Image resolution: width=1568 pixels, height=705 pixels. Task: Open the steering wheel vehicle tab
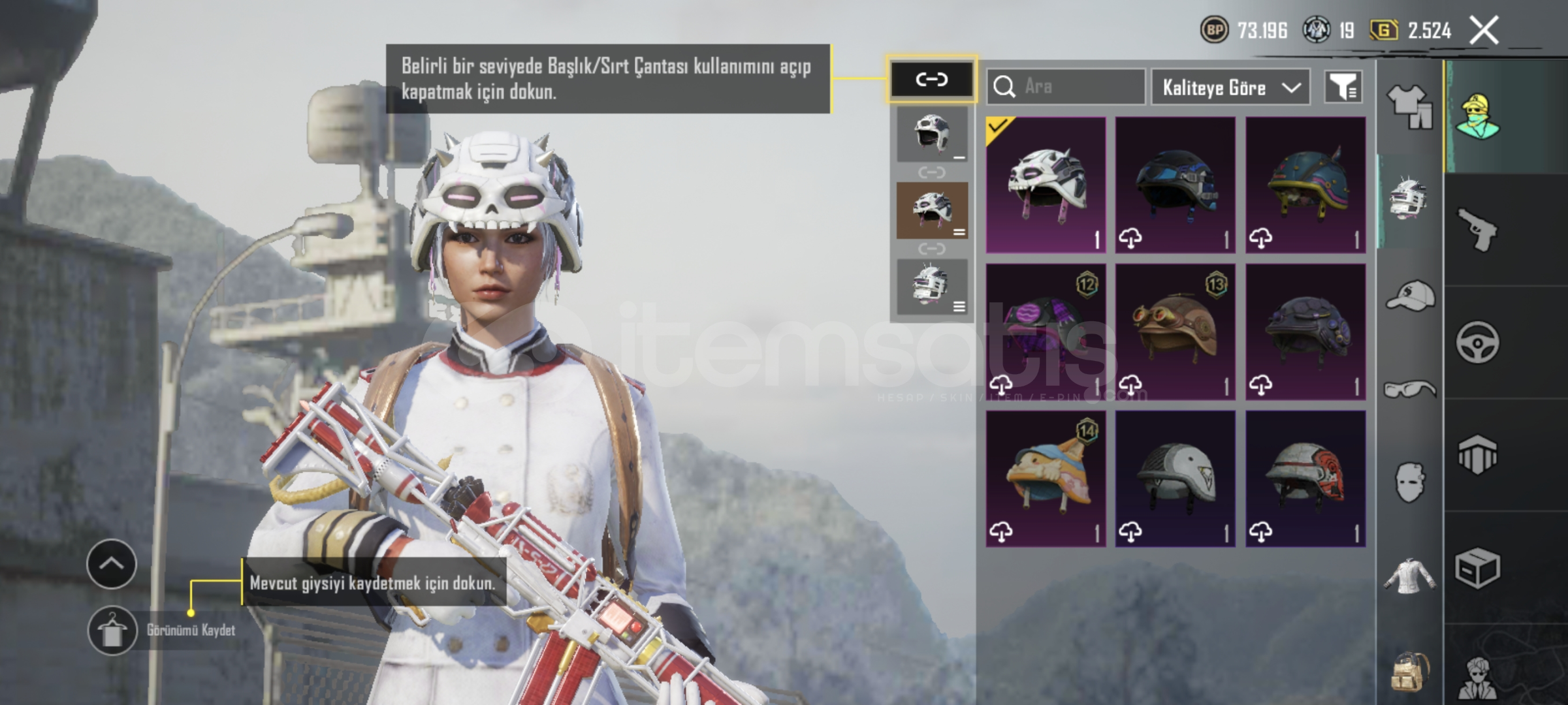[1477, 342]
